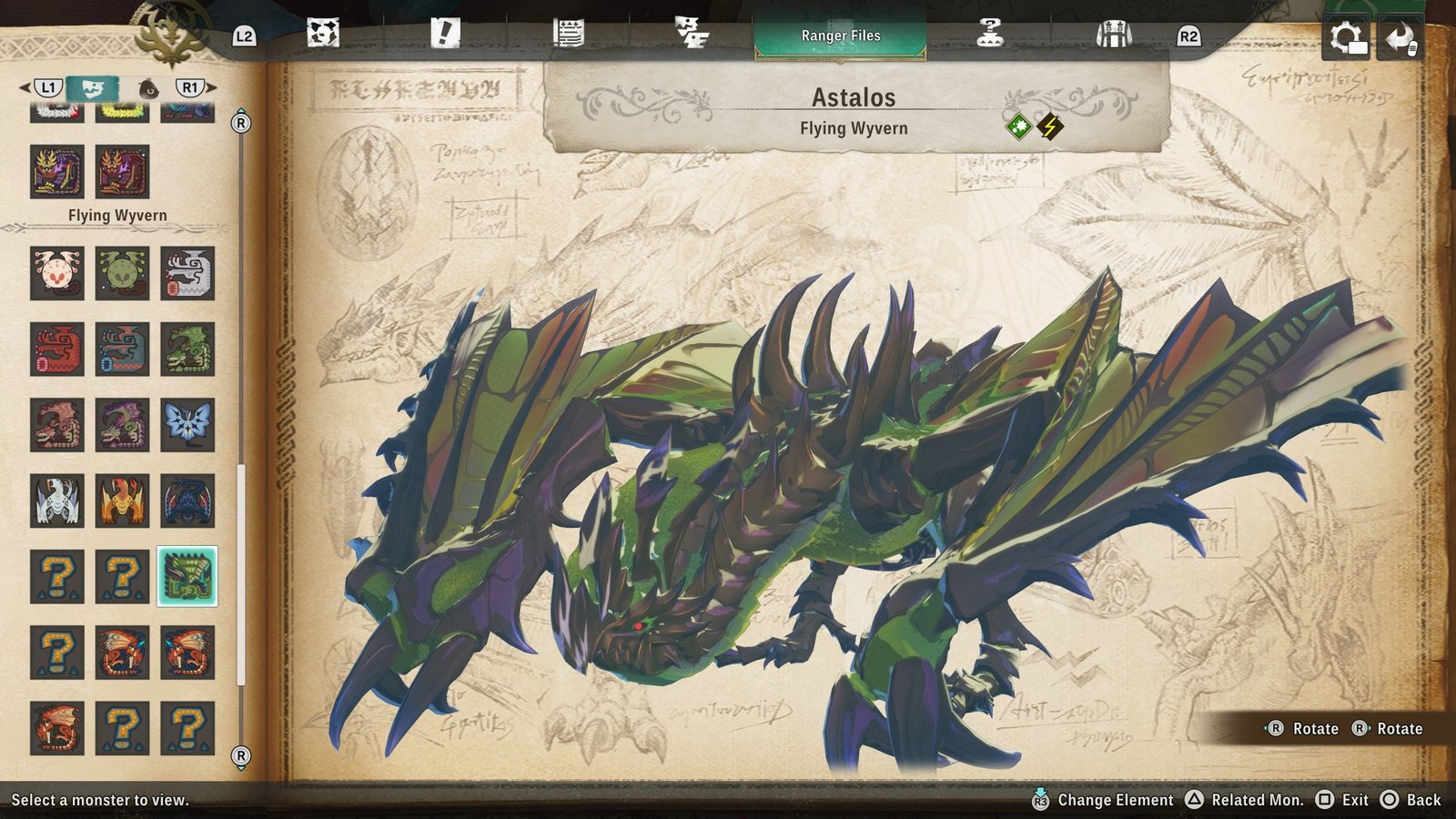The width and height of the screenshot is (1456, 819).
Task: Select a question-mark locked monster slot
Action: pyautogui.click(x=57, y=575)
